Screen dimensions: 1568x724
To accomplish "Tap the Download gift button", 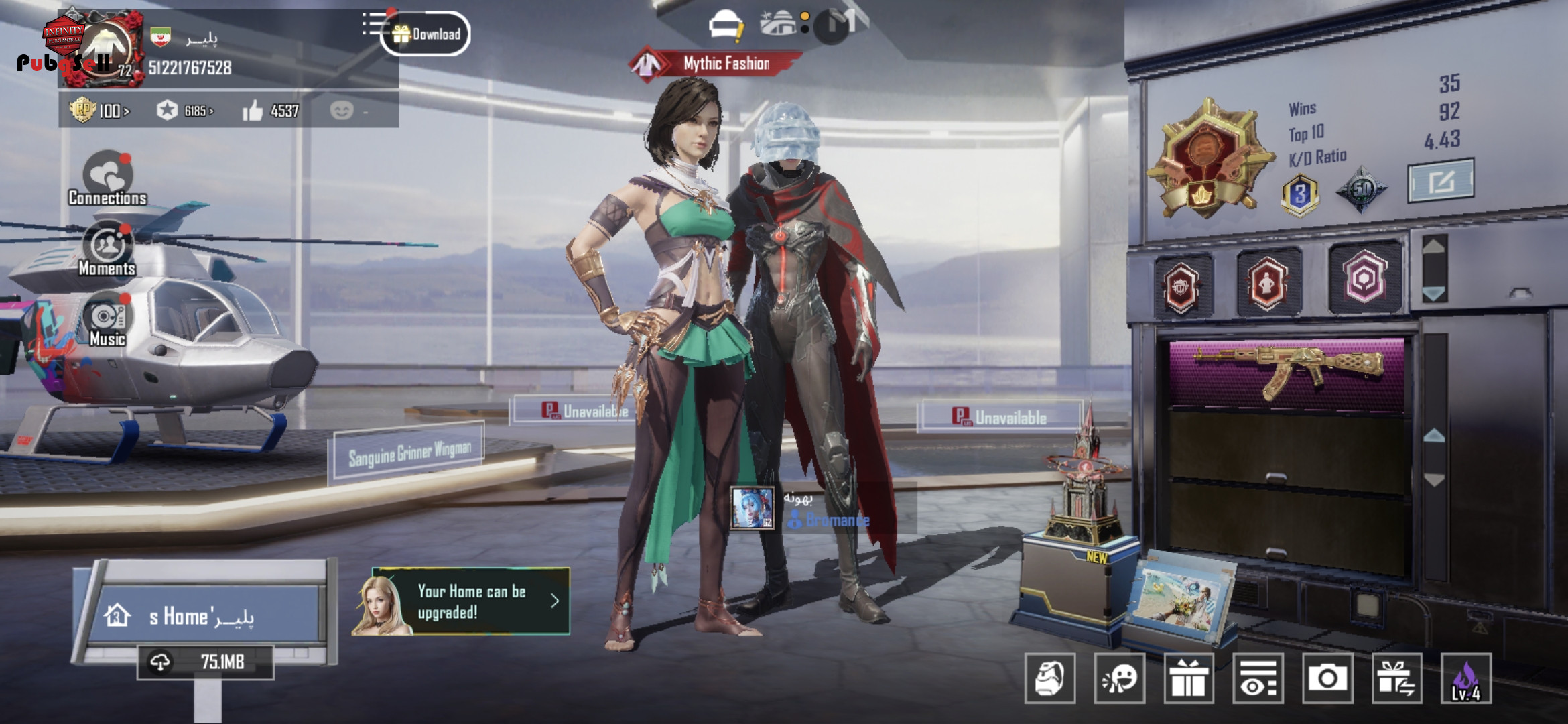I will pos(426,34).
